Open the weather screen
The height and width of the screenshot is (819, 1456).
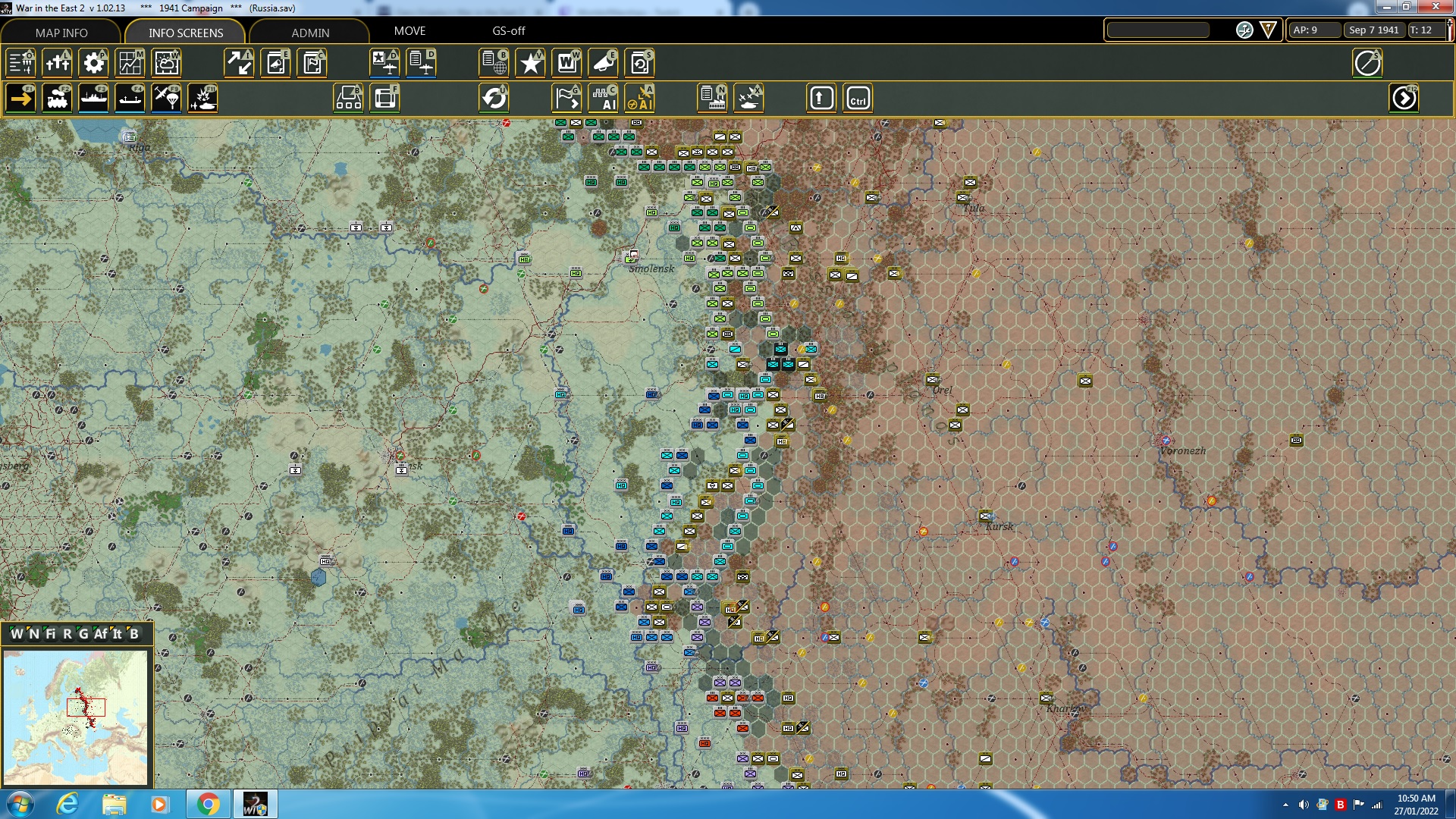click(166, 63)
